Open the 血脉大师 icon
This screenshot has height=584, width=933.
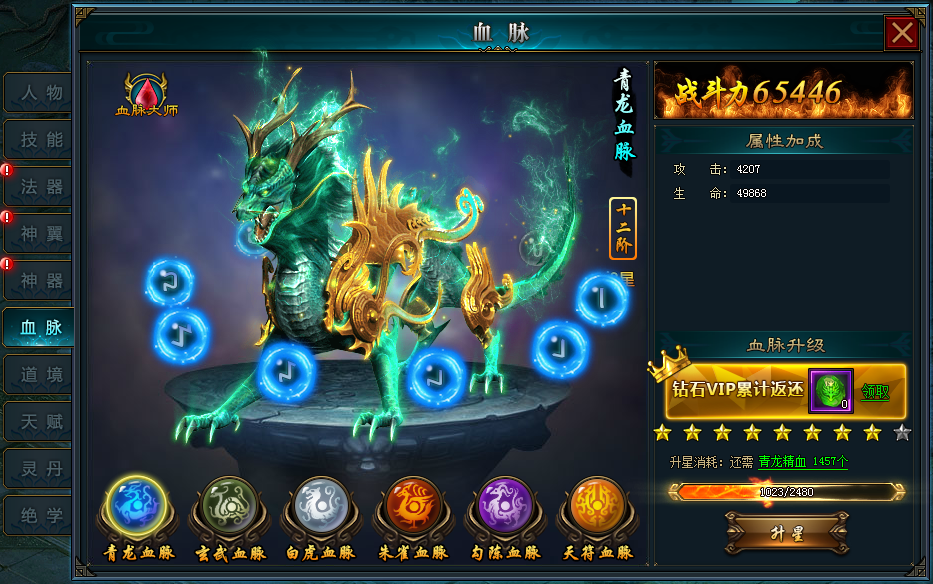(x=146, y=93)
